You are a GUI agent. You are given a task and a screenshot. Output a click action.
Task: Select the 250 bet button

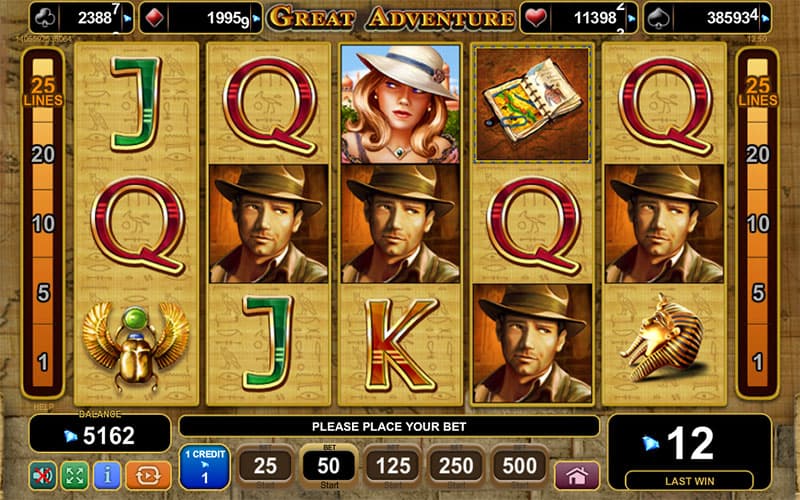(x=456, y=467)
